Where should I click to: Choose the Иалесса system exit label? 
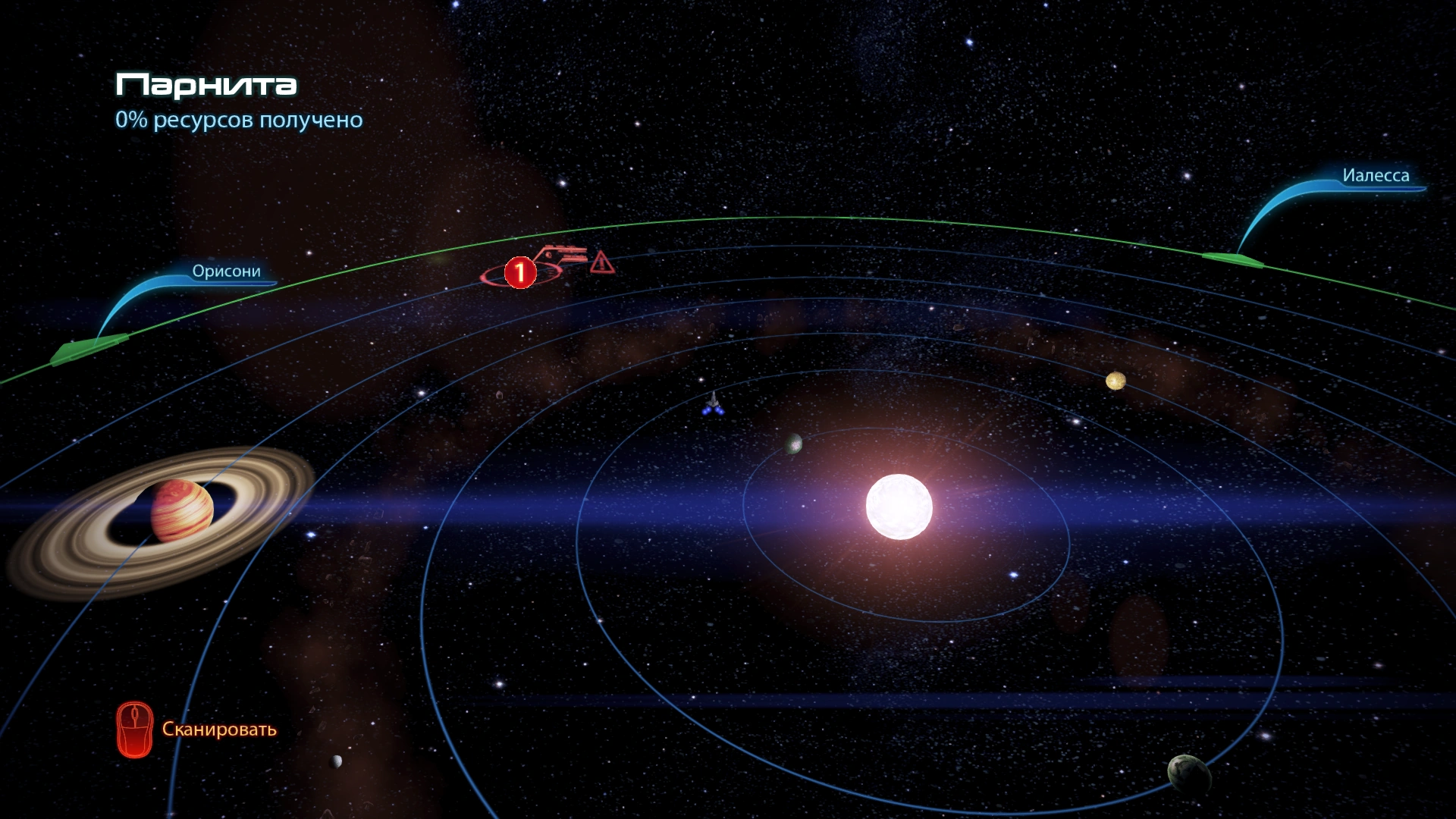click(1375, 175)
